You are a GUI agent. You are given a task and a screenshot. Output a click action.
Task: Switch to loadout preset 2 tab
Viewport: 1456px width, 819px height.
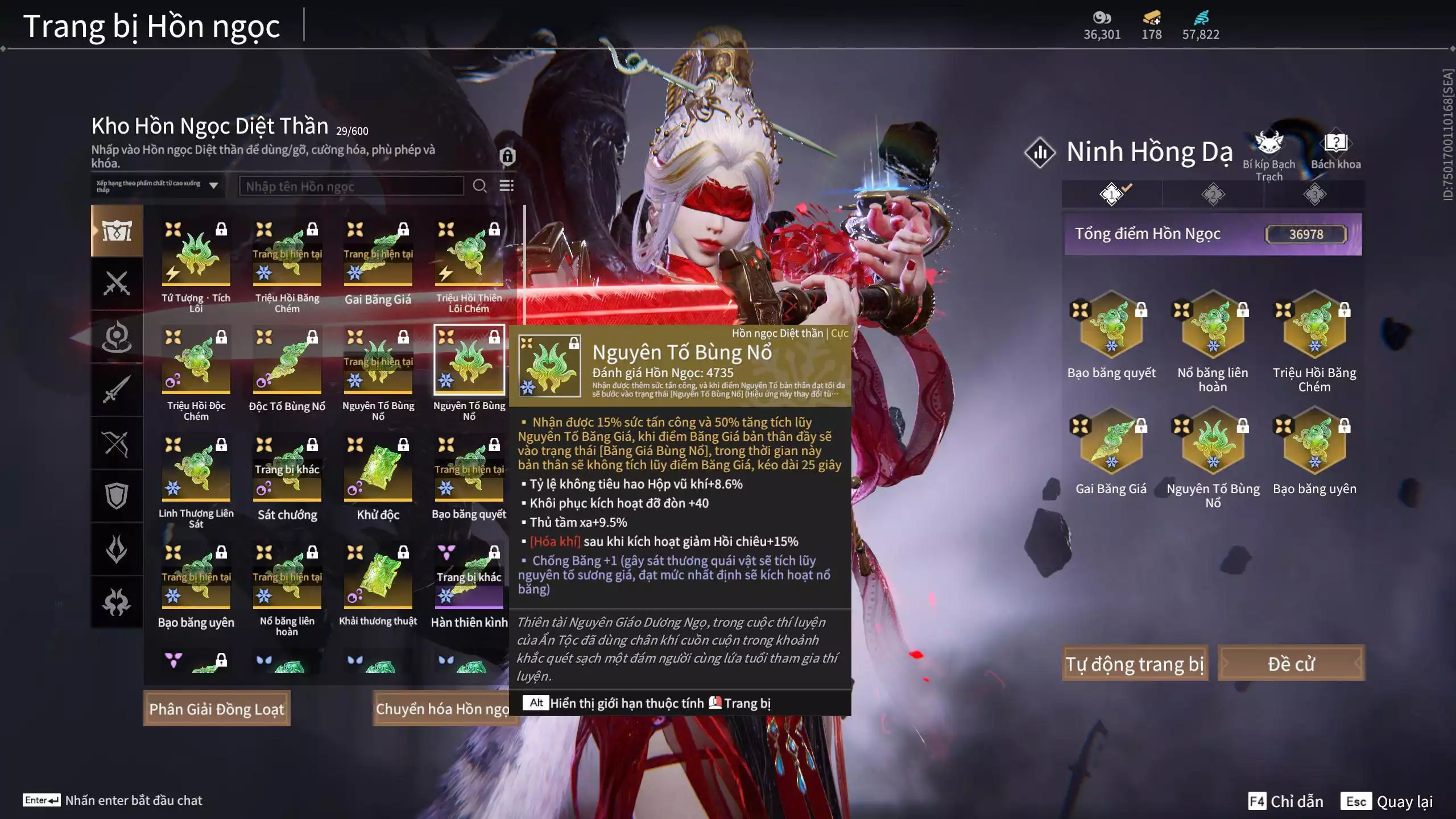(1213, 195)
